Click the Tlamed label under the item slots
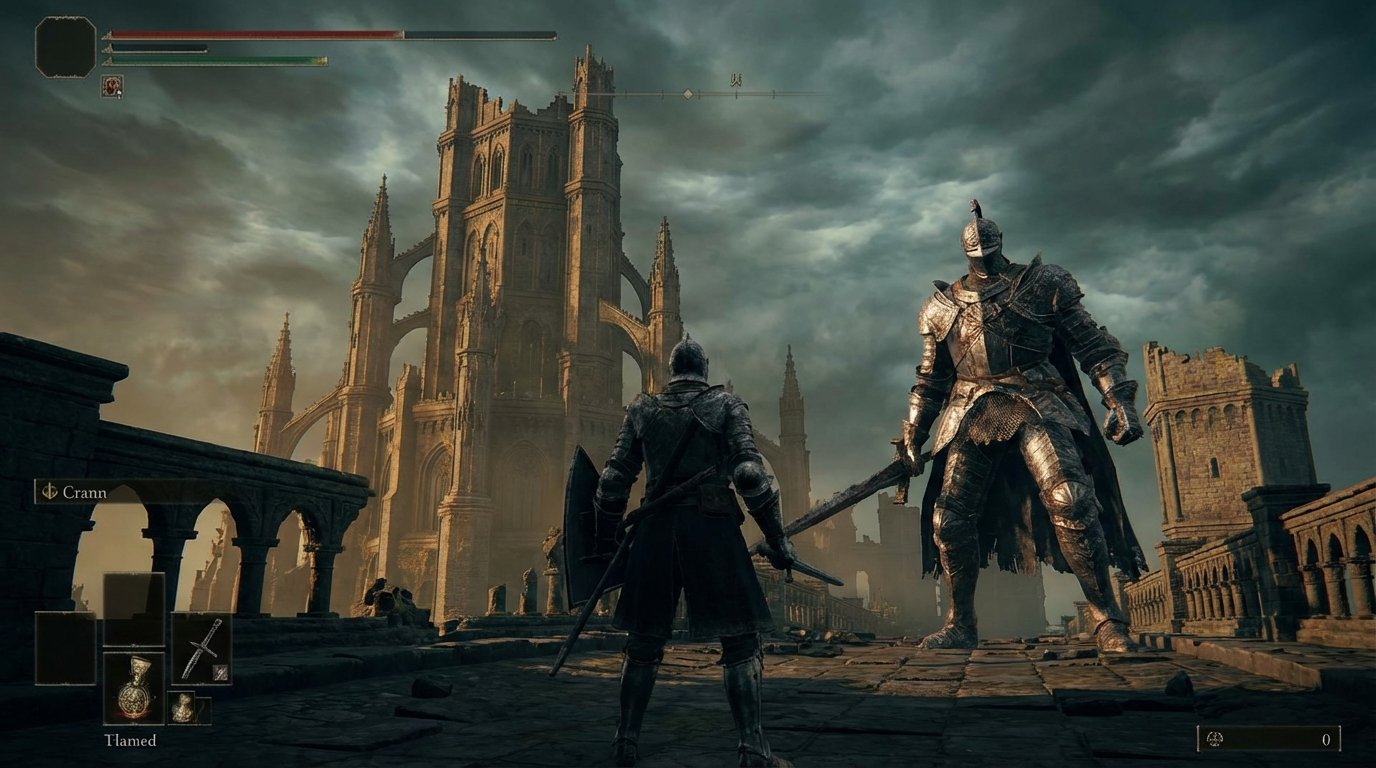This screenshot has height=768, width=1376. [x=130, y=740]
